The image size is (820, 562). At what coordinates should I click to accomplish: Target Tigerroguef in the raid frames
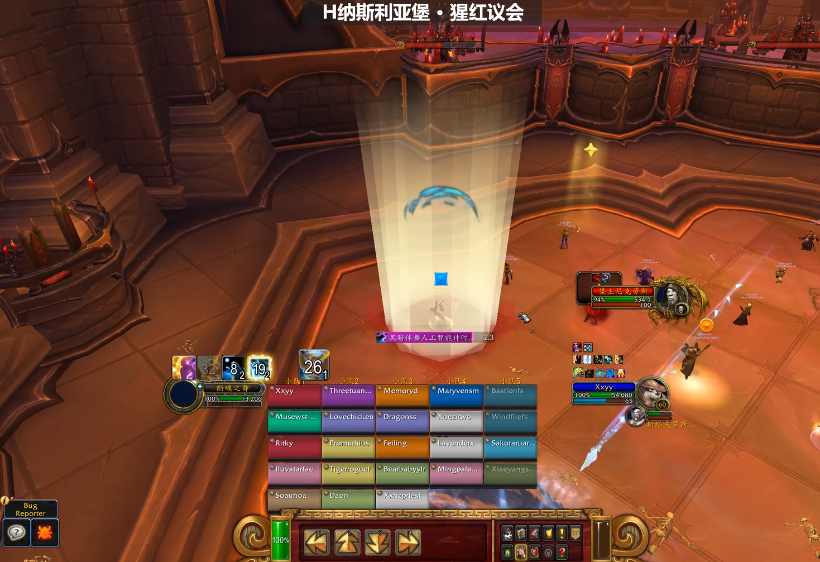348,473
